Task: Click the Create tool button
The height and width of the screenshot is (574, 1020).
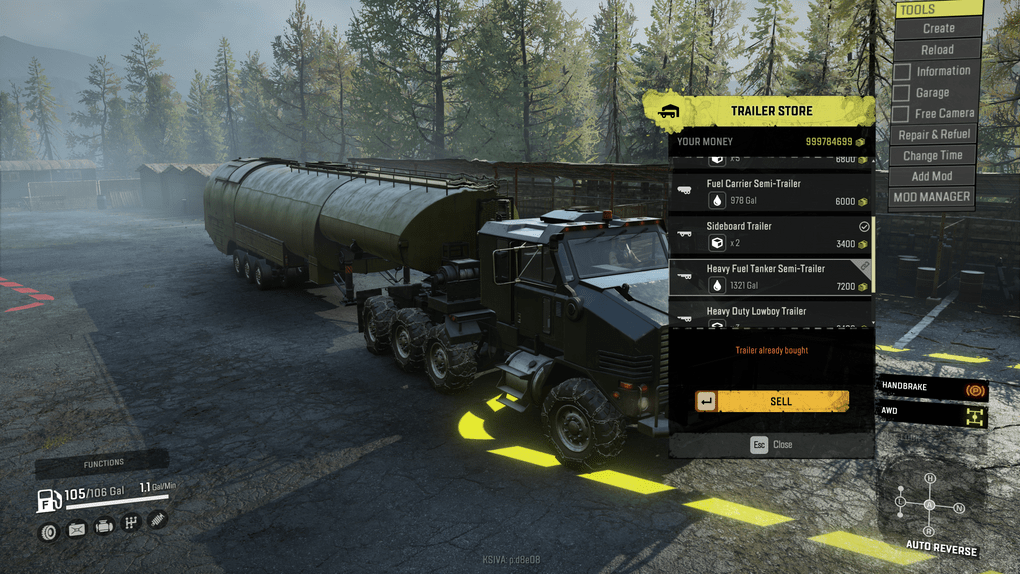Action: point(938,29)
